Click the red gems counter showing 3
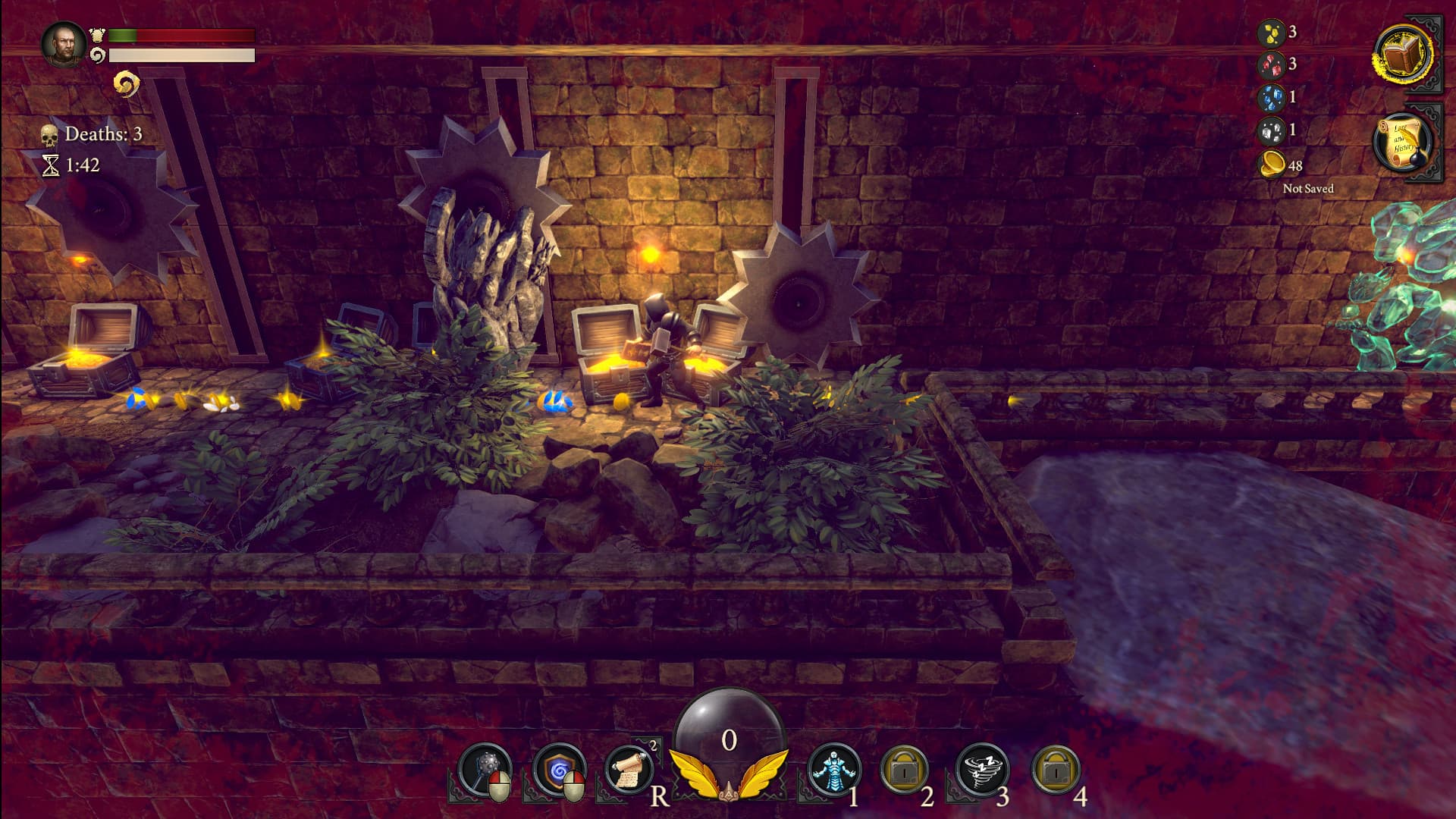The image size is (1456, 819). click(1273, 65)
